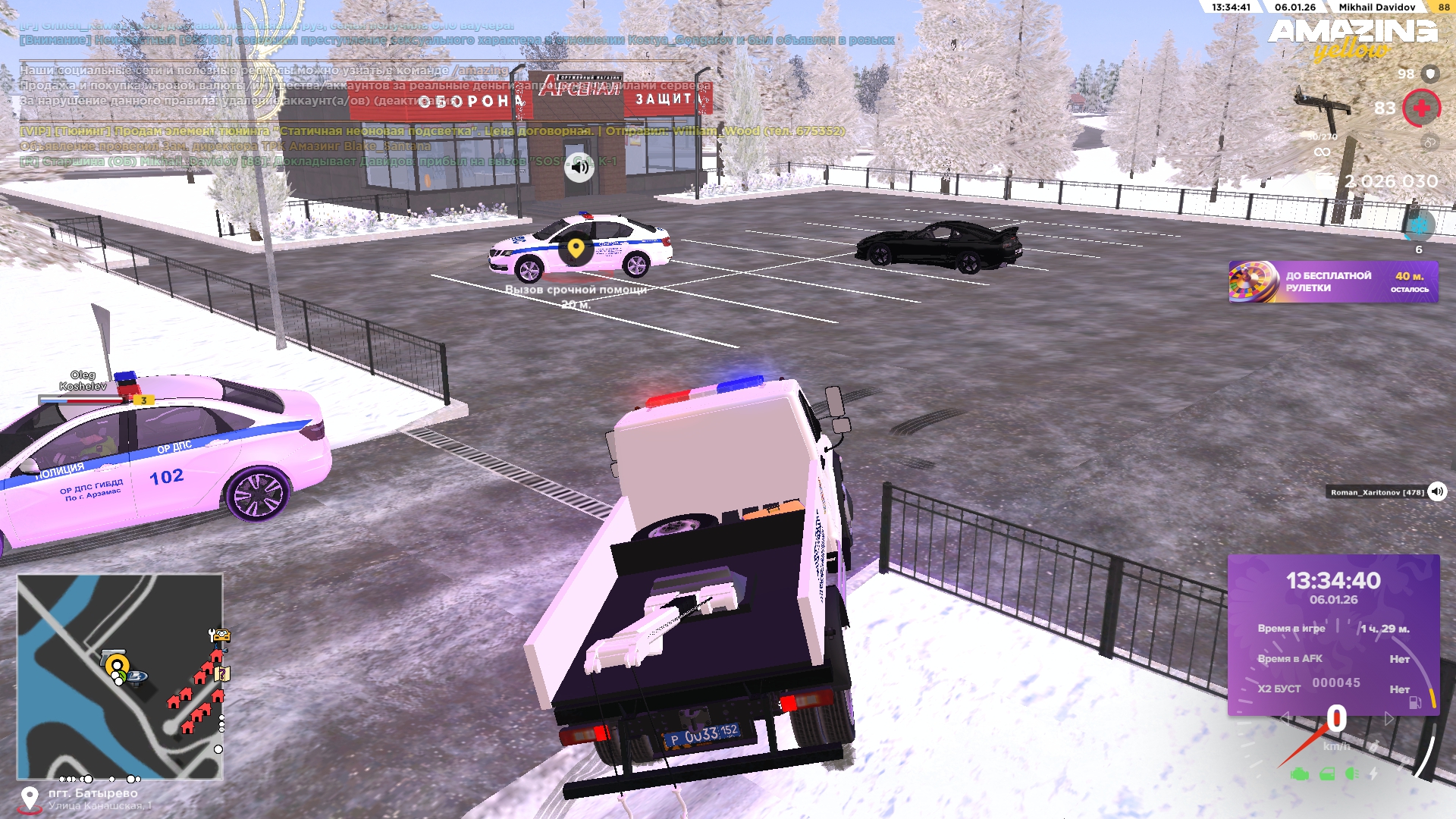
Task: Click the blue snowflake icon
Action: [x=1419, y=225]
